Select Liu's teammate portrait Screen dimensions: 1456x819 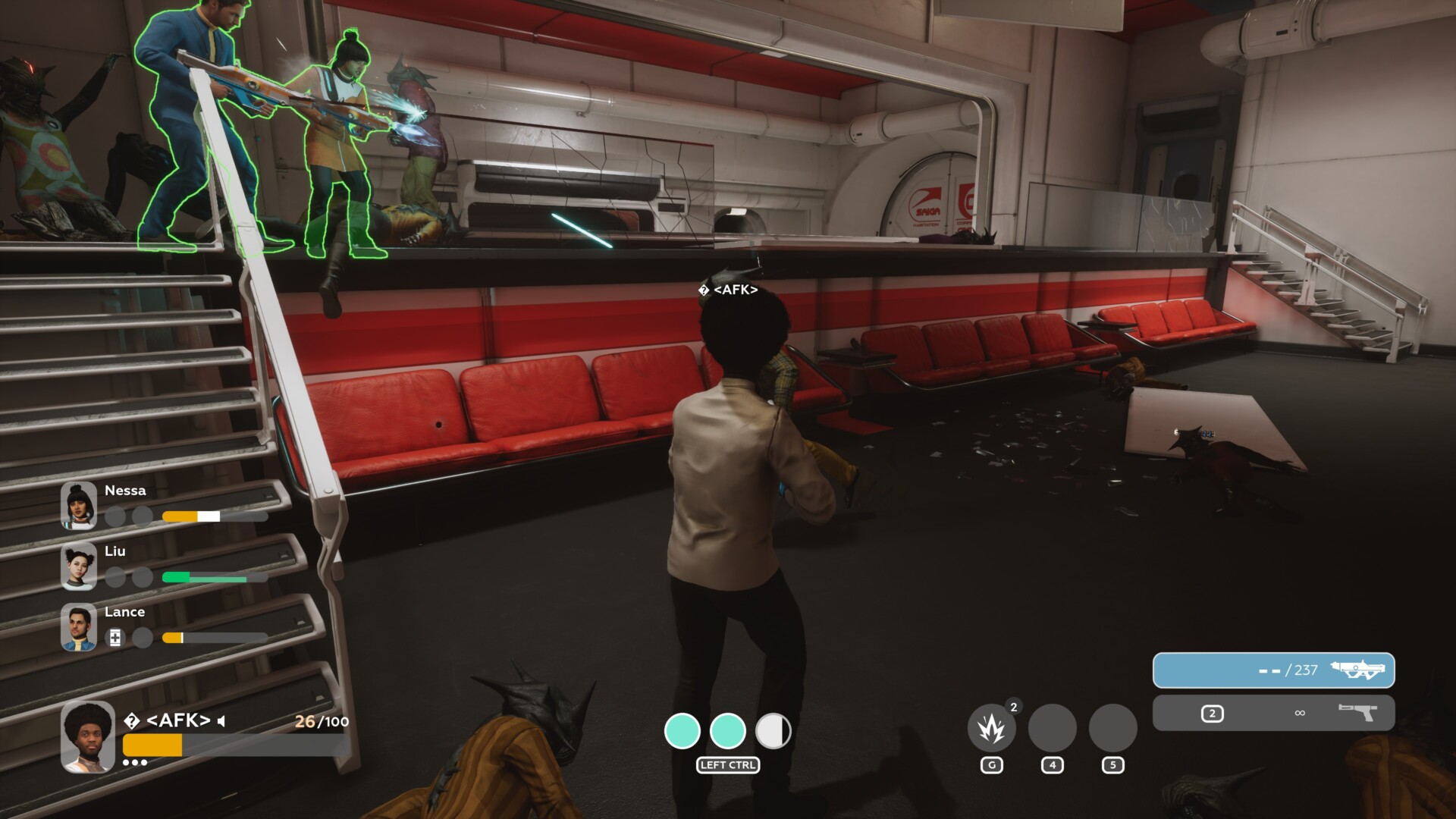tap(79, 566)
